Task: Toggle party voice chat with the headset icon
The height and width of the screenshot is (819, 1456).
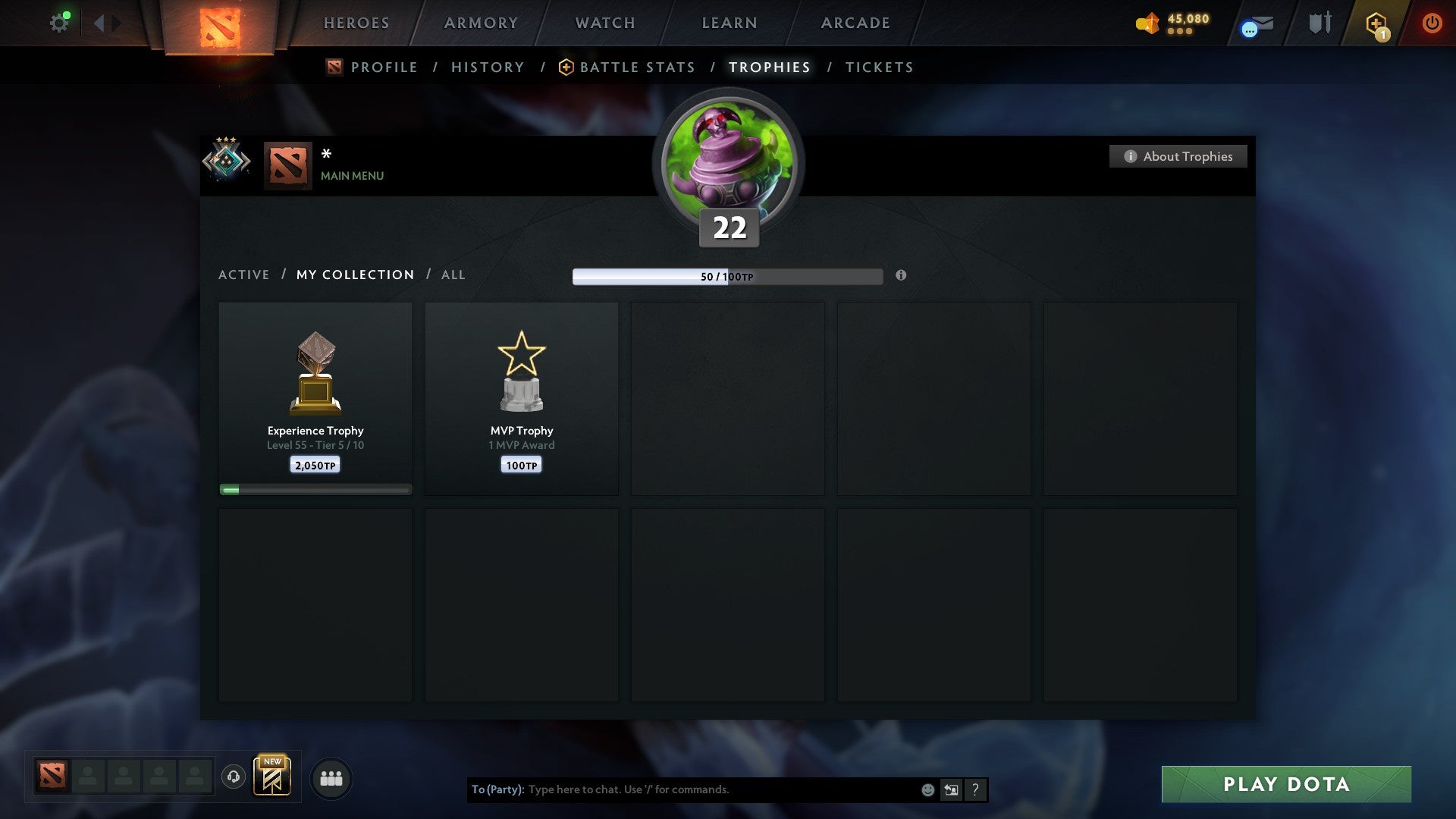Action: pos(233,777)
